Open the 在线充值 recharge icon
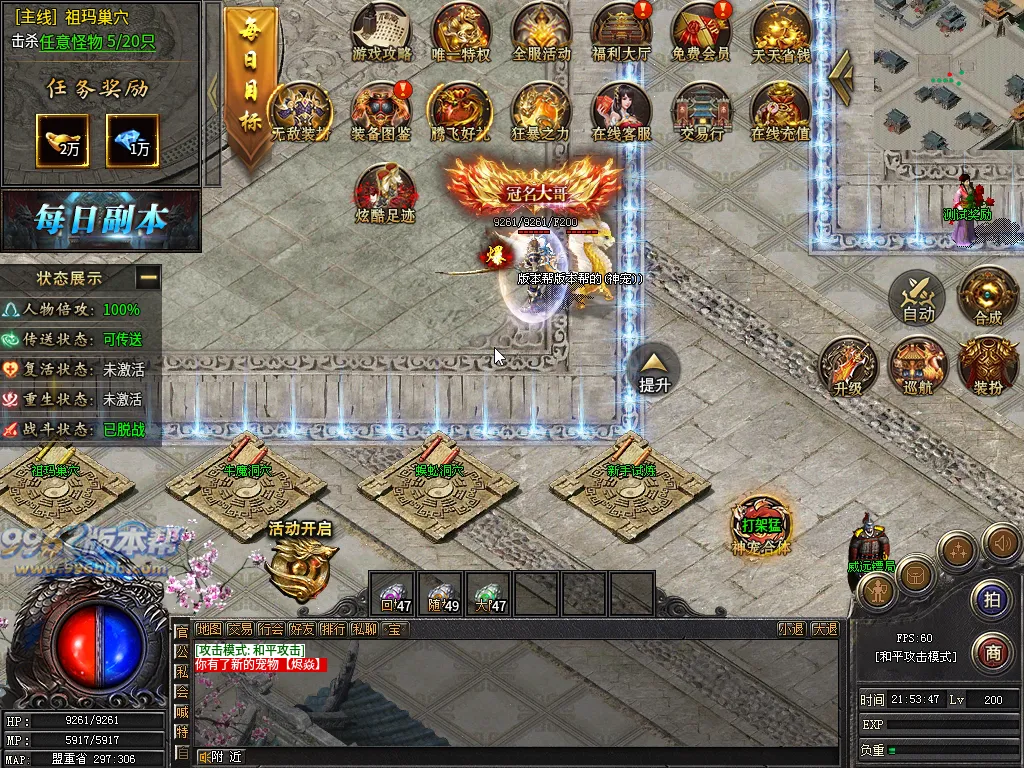This screenshot has width=1024, height=768. pyautogui.click(x=780, y=110)
